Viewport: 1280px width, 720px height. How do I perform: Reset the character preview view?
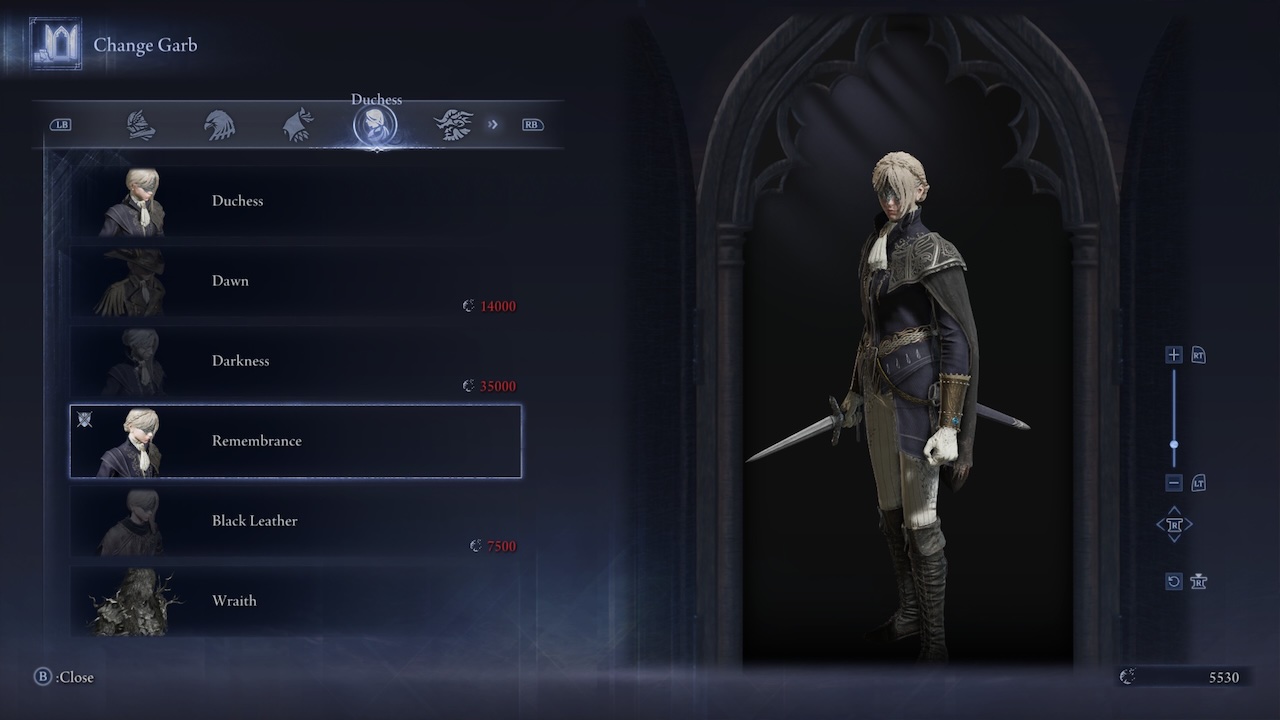pyautogui.click(x=1174, y=581)
